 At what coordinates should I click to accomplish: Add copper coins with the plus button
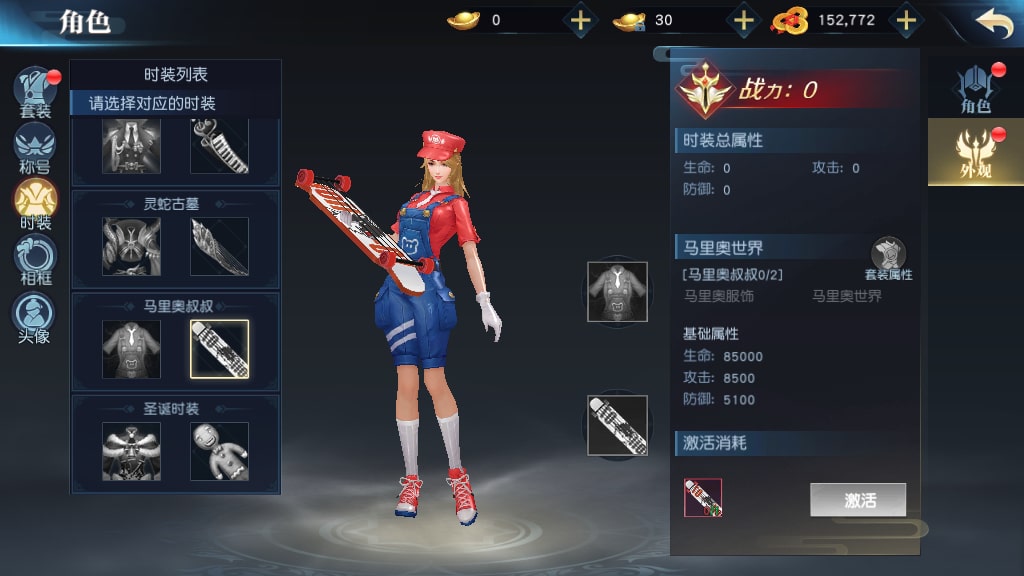(905, 20)
